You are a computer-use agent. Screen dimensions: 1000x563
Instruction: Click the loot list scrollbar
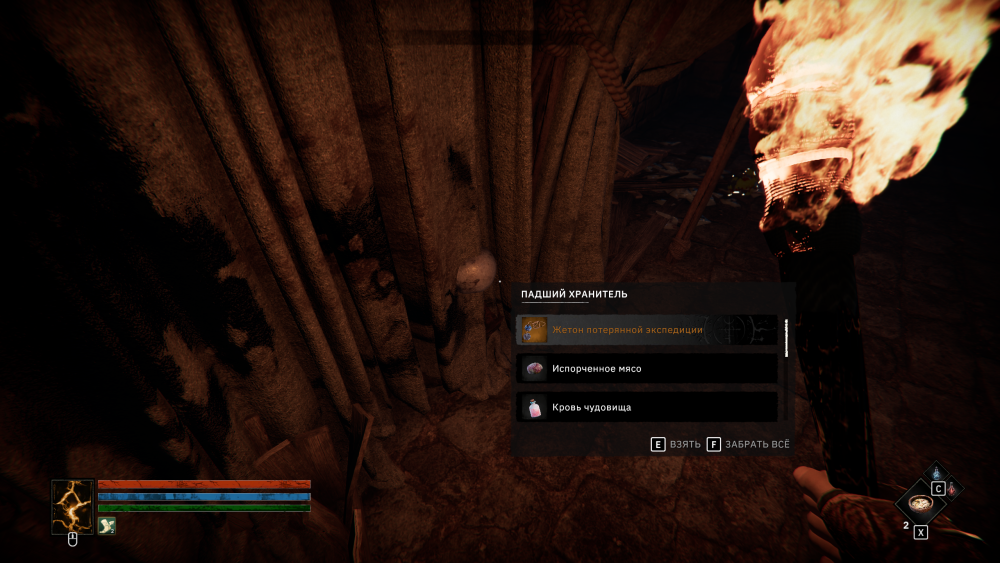tap(787, 338)
